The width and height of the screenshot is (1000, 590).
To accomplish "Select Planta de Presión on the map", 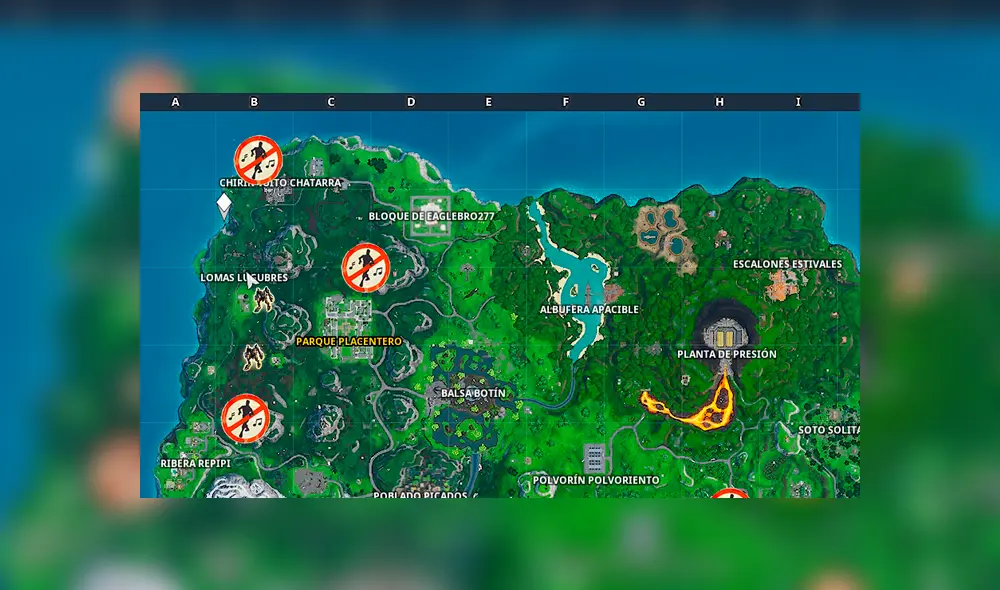I will [726, 354].
